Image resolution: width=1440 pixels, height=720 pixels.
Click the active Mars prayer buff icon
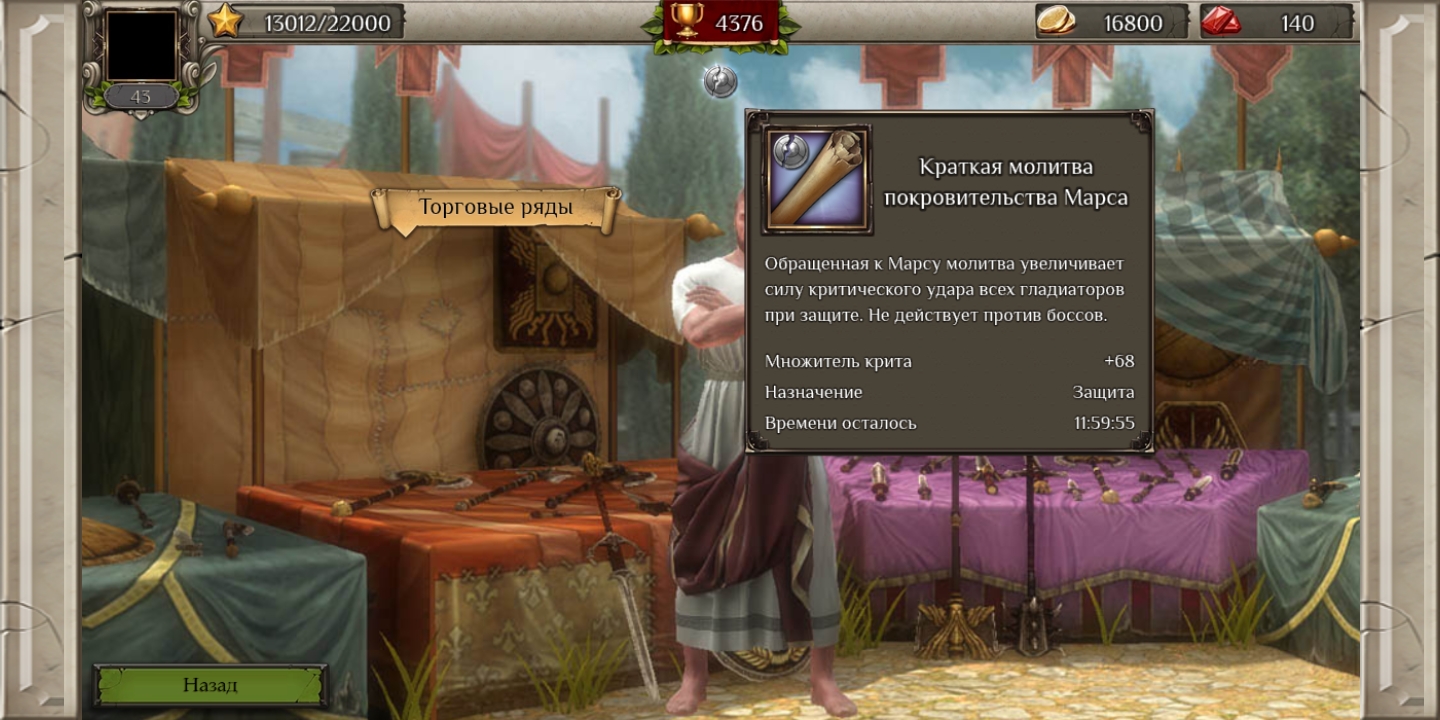(720, 81)
